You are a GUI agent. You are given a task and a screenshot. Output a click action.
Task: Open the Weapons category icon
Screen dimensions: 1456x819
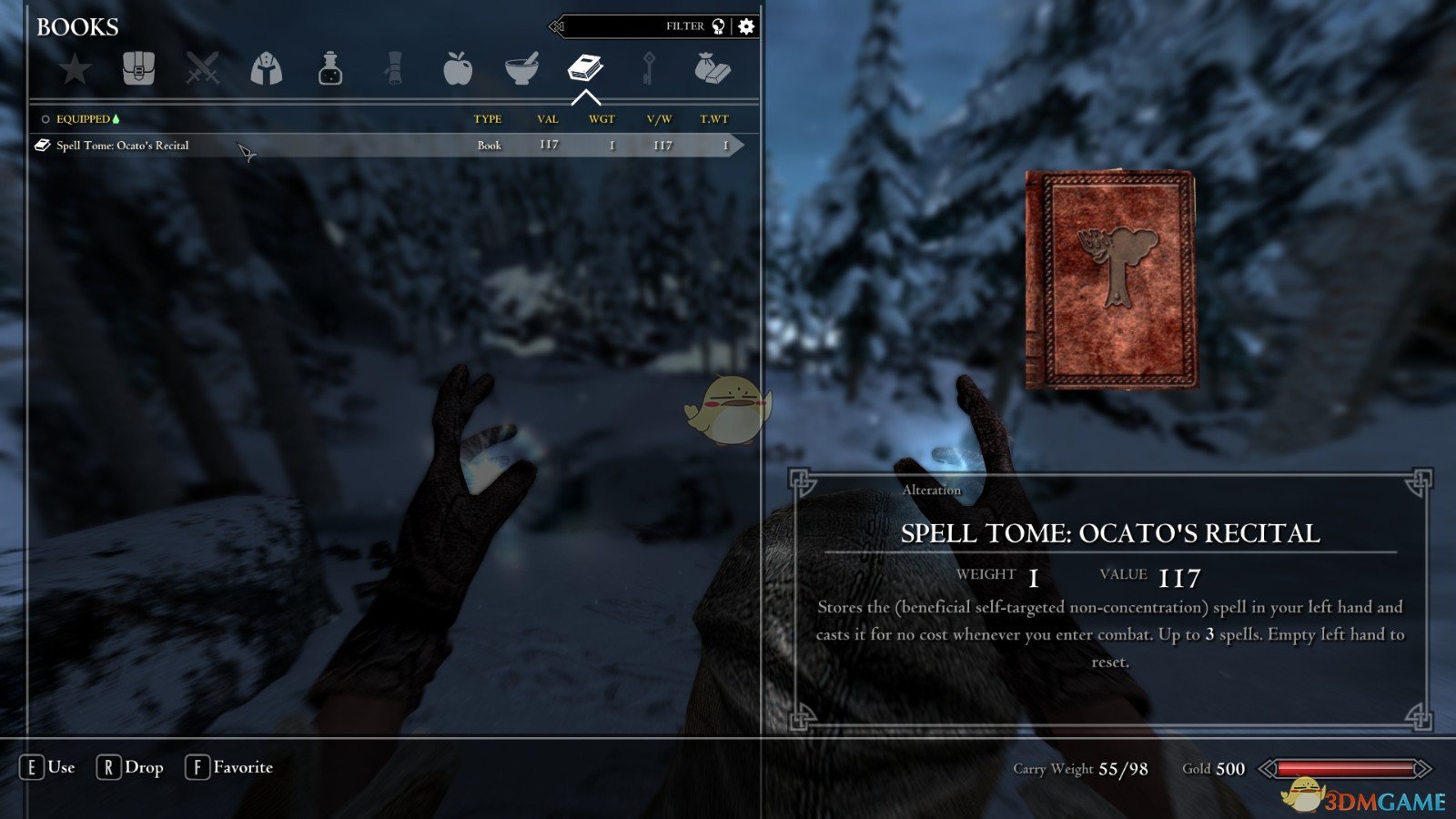point(202,68)
